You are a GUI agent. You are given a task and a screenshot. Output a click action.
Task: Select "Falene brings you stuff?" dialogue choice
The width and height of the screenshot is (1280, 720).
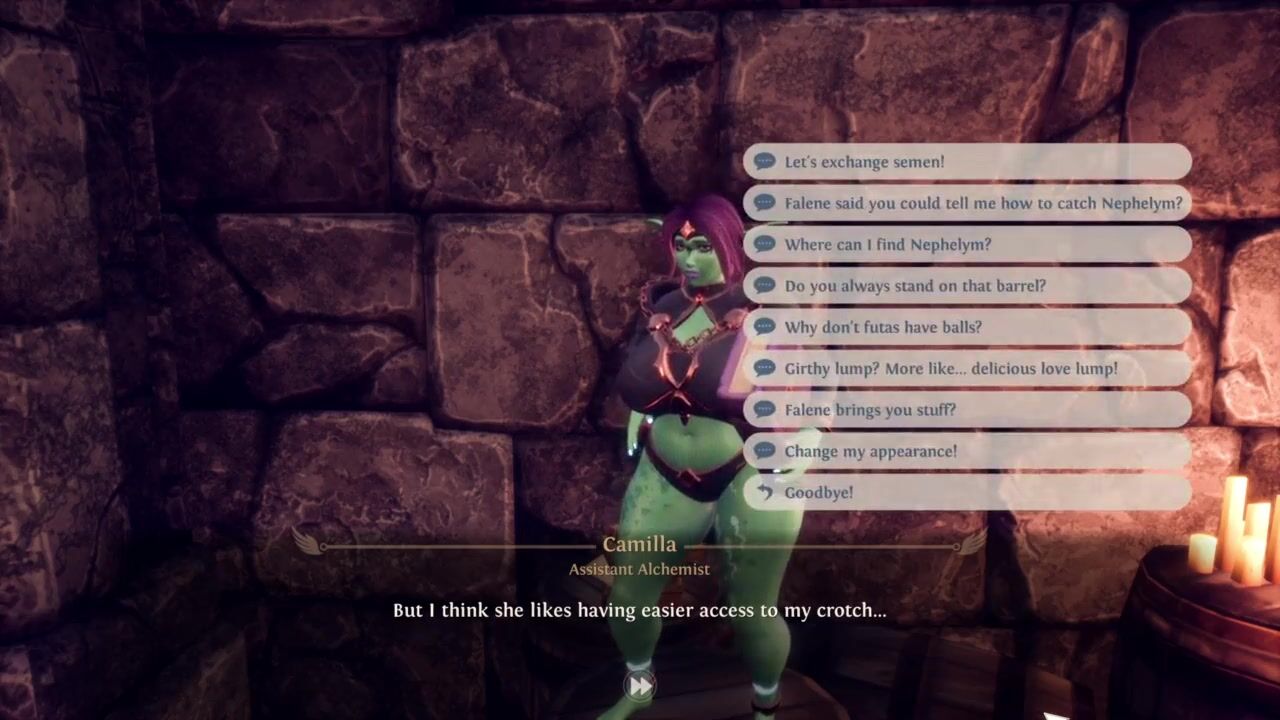click(966, 410)
